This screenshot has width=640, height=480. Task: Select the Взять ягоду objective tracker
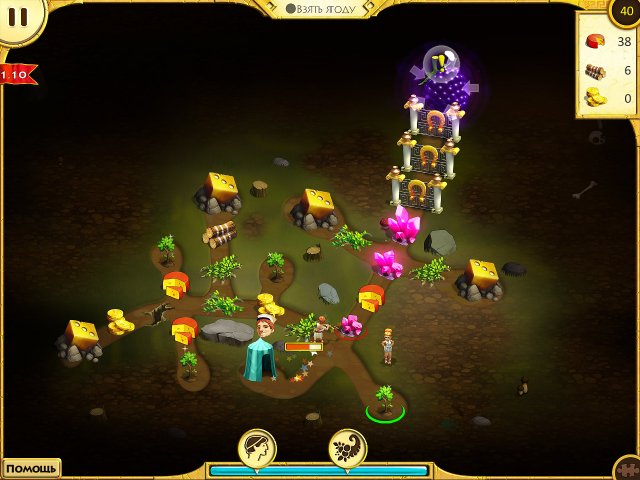click(x=320, y=8)
